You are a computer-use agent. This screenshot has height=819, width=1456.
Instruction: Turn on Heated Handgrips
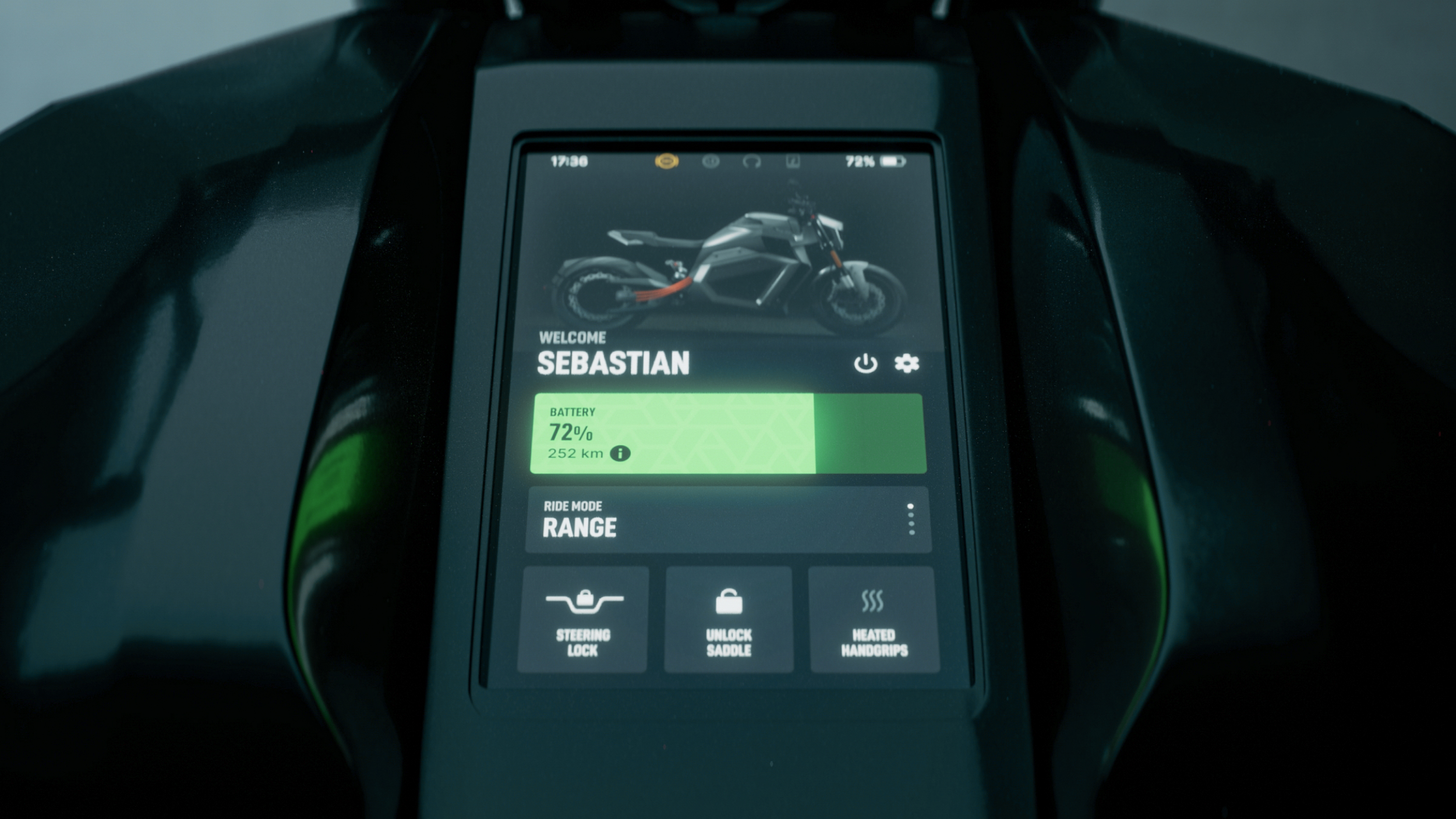[874, 620]
